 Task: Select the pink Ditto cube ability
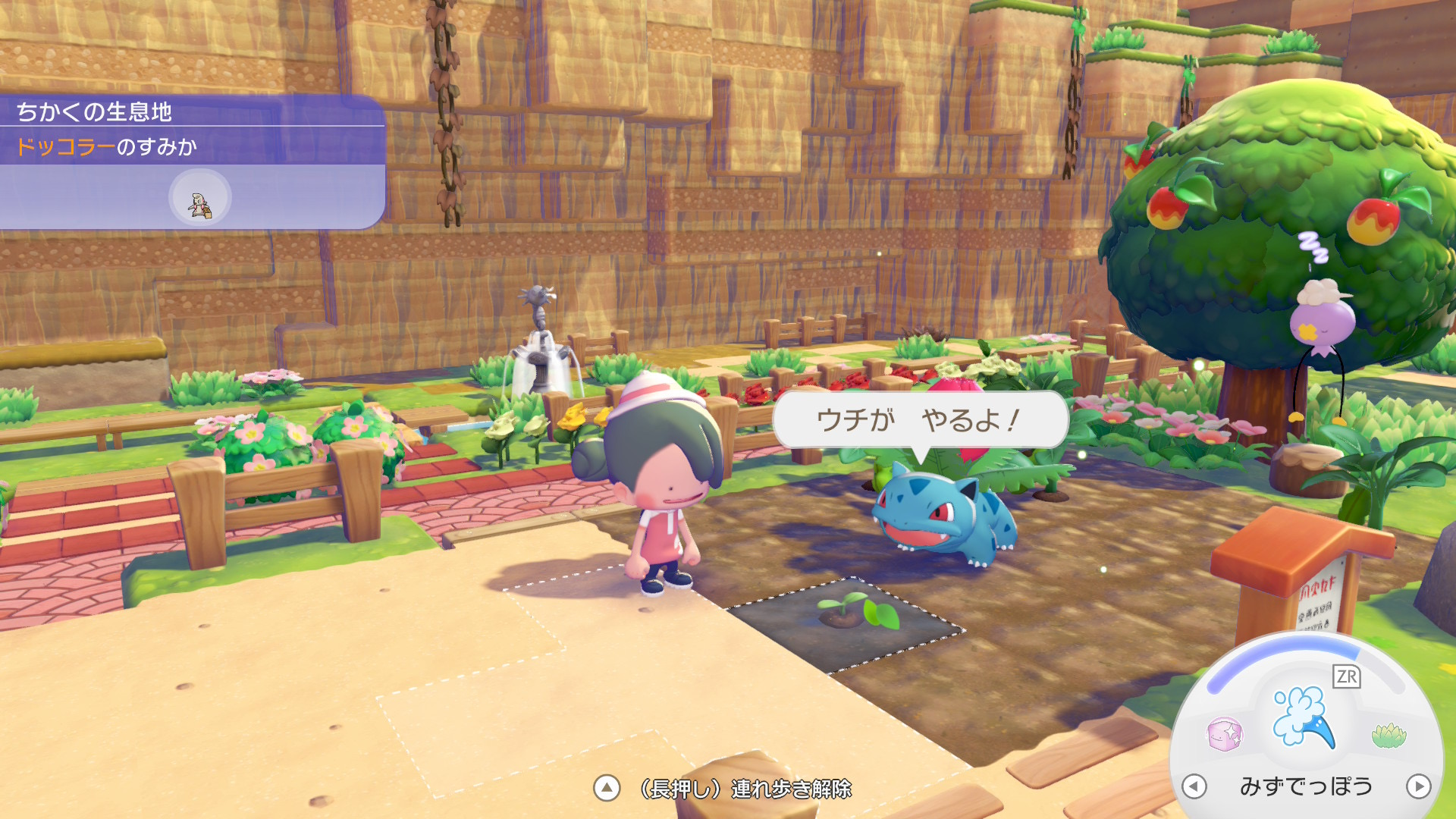tap(1224, 734)
